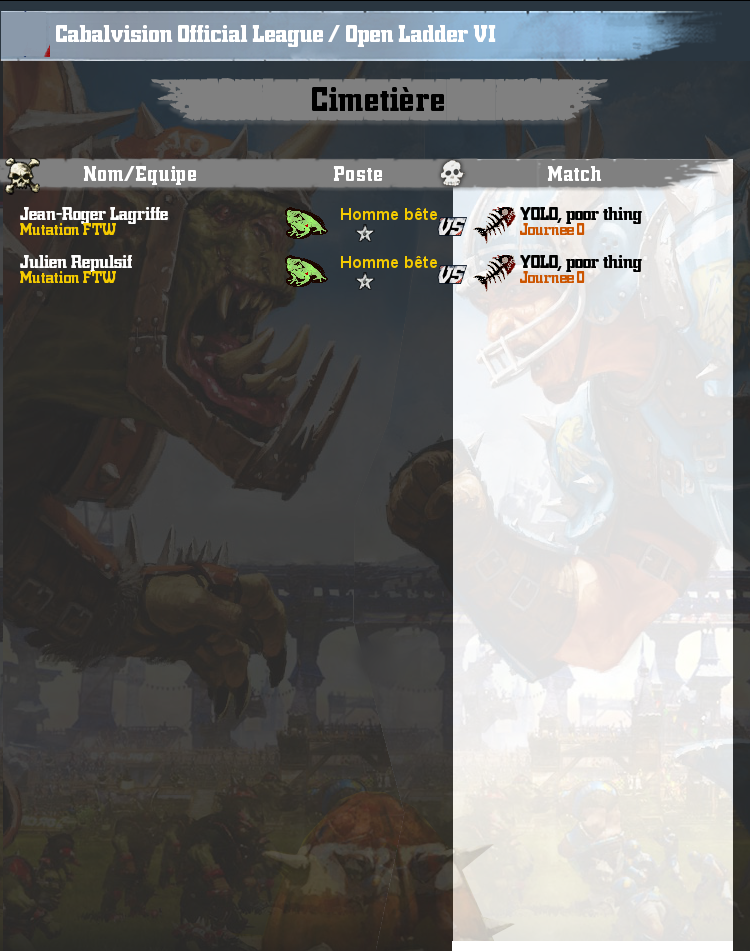View YOLO, poor thing match in Jean-Roger Lagriffe's row
Image resolution: width=750 pixels, height=951 pixels.
pyautogui.click(x=580, y=214)
